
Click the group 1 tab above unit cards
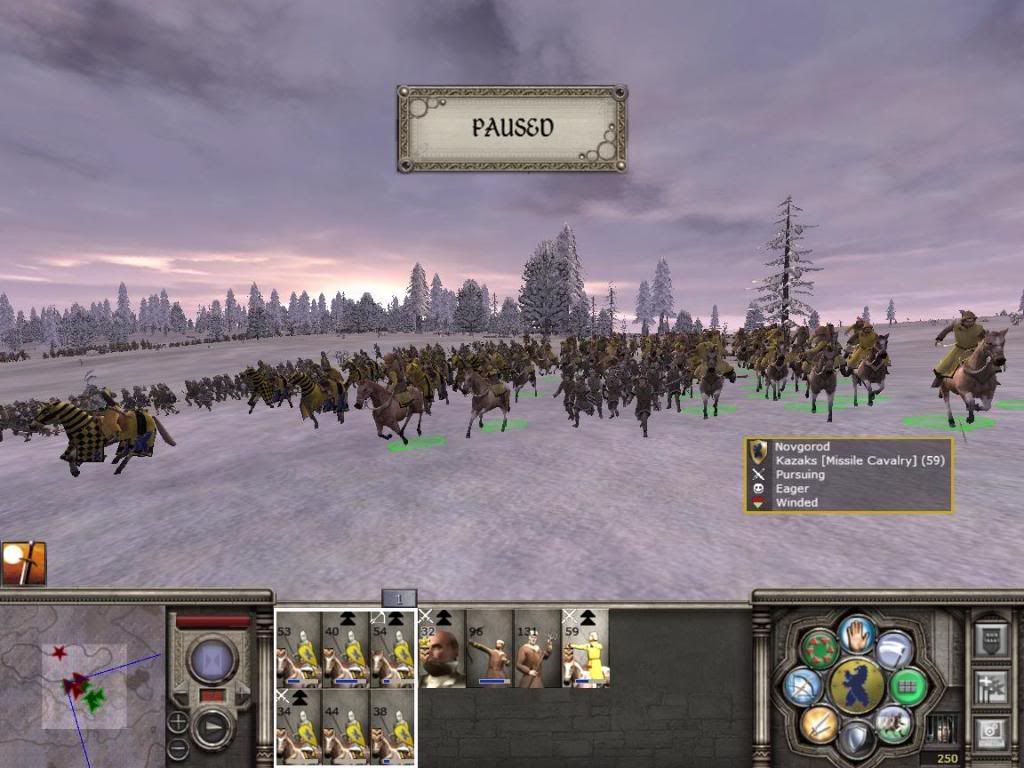398,599
